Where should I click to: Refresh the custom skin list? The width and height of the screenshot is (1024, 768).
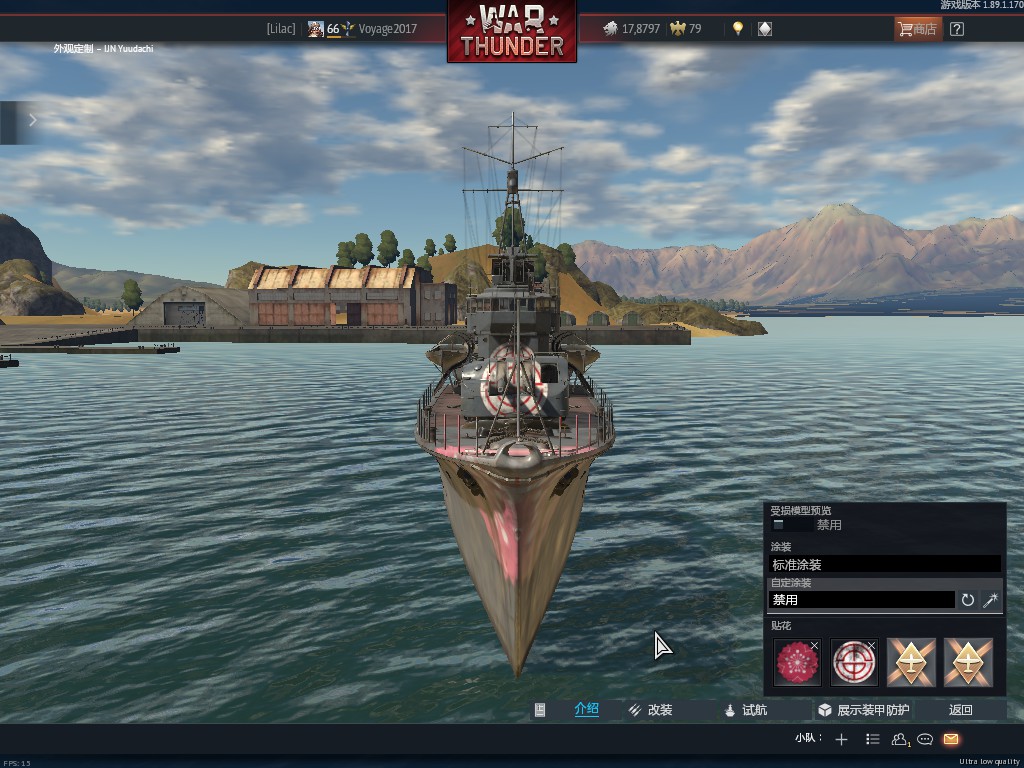coord(968,600)
